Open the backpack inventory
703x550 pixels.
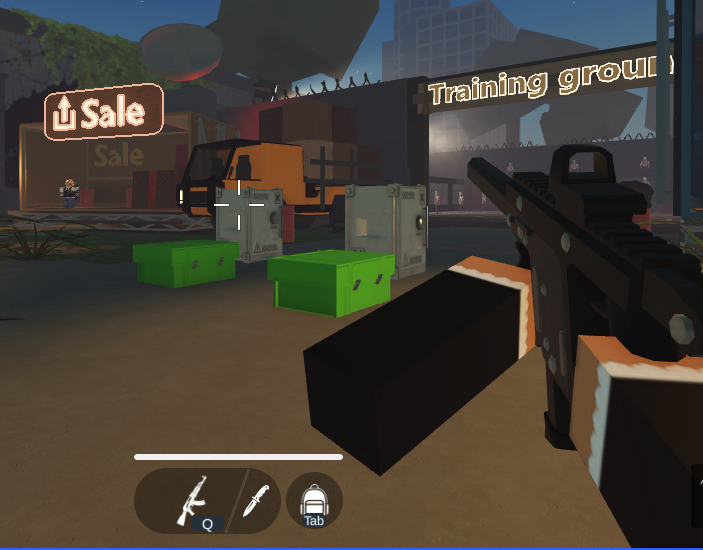[314, 500]
